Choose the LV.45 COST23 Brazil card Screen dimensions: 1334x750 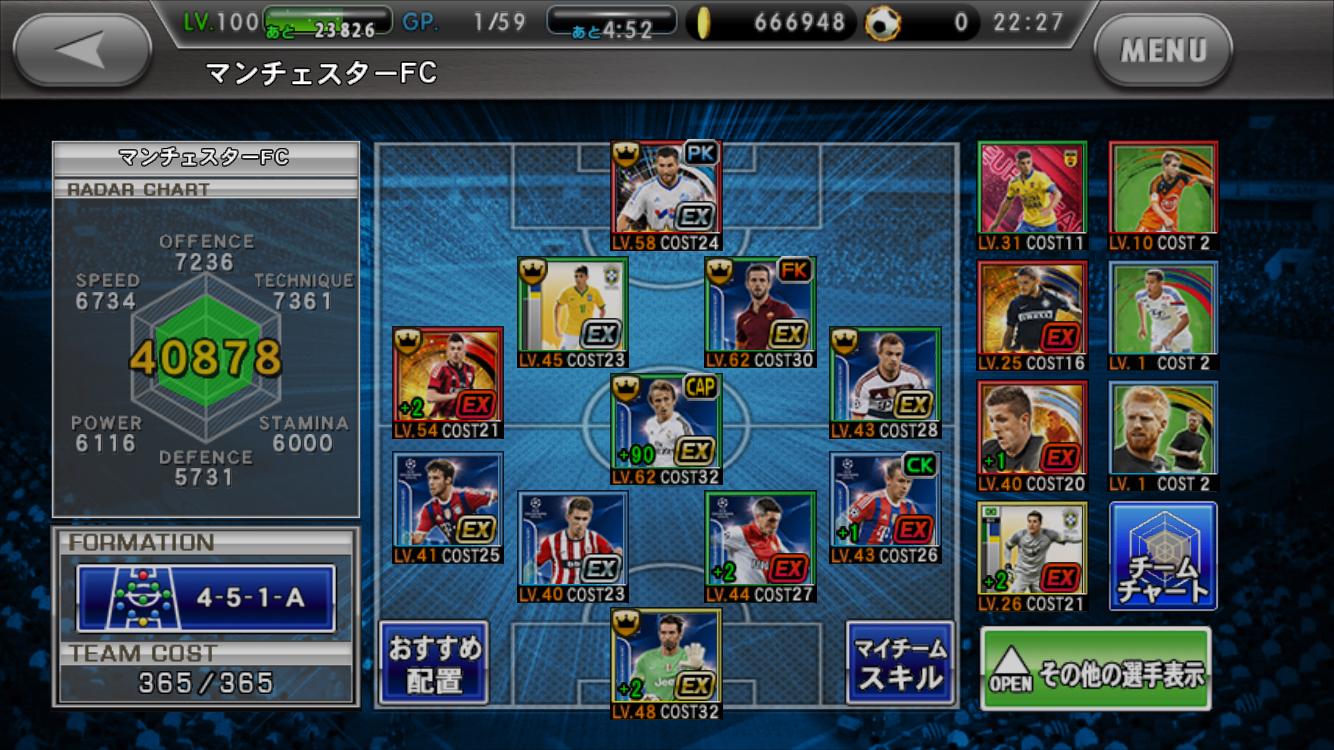tap(572, 311)
